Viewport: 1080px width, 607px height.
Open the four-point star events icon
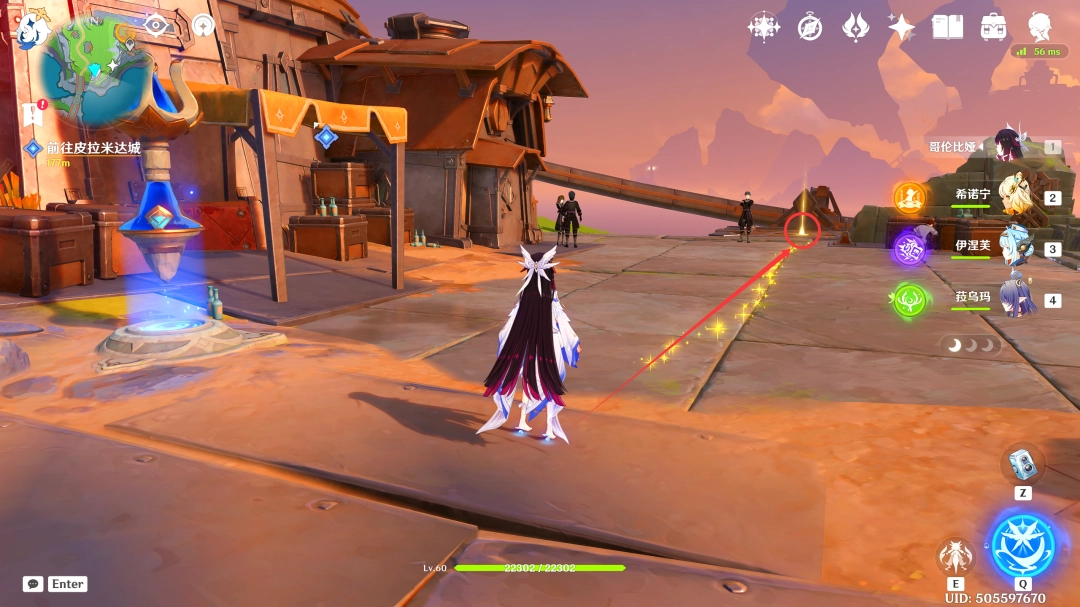764,27
